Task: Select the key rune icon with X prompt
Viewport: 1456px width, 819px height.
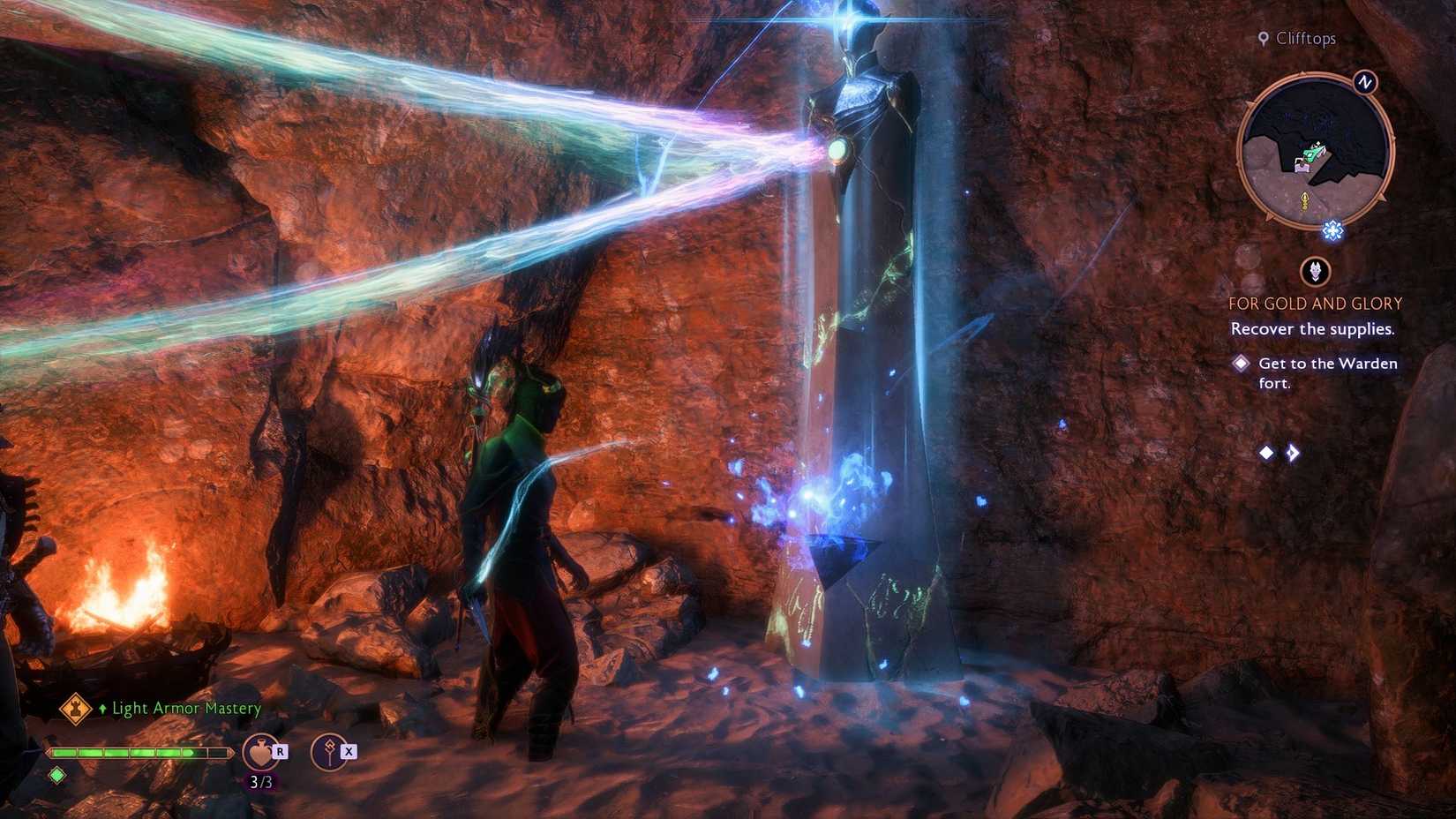Action: (x=331, y=752)
